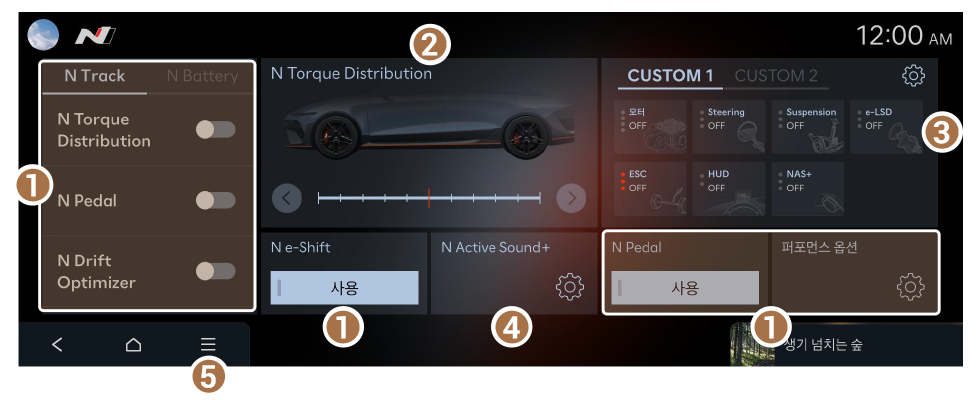Activate the N e-Shift 사용 button

pos(344,287)
